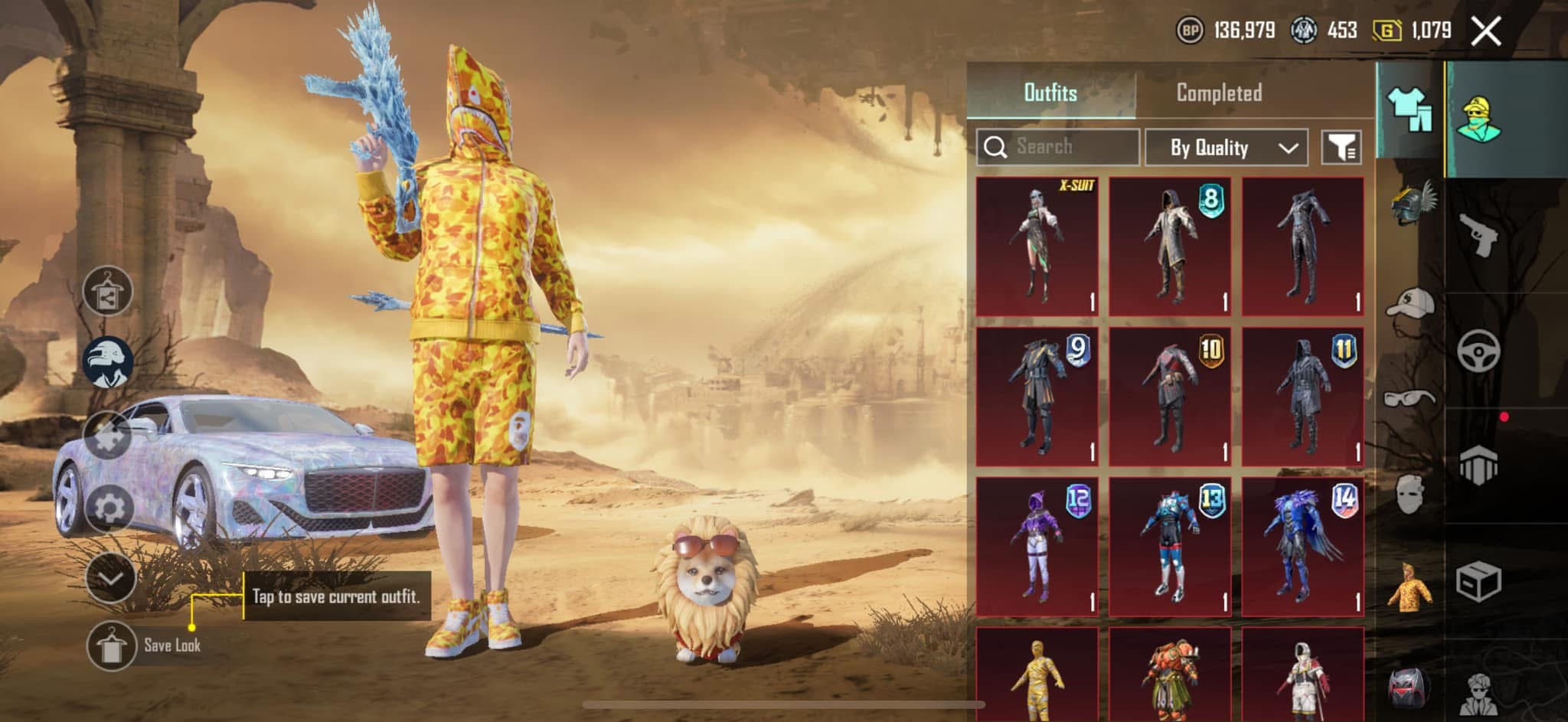The image size is (1568, 722).
Task: Select the Outfits tab
Action: pos(1050,93)
